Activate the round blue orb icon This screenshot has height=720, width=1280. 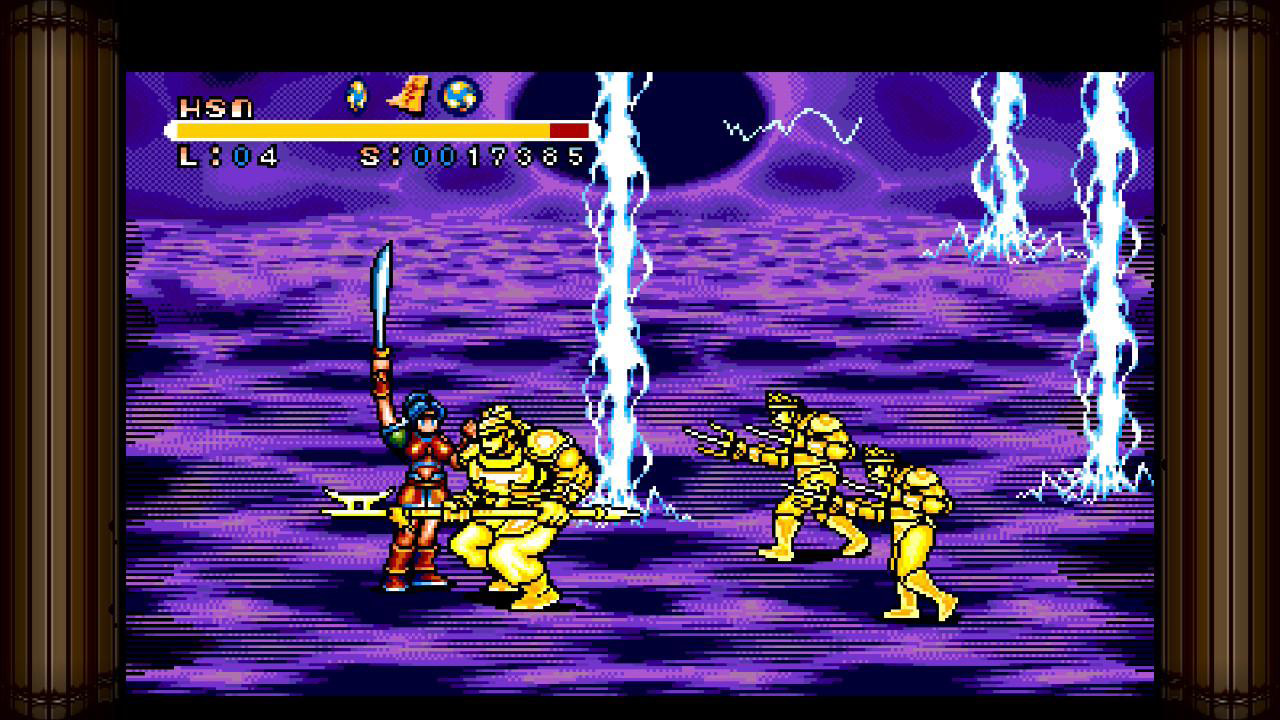460,96
